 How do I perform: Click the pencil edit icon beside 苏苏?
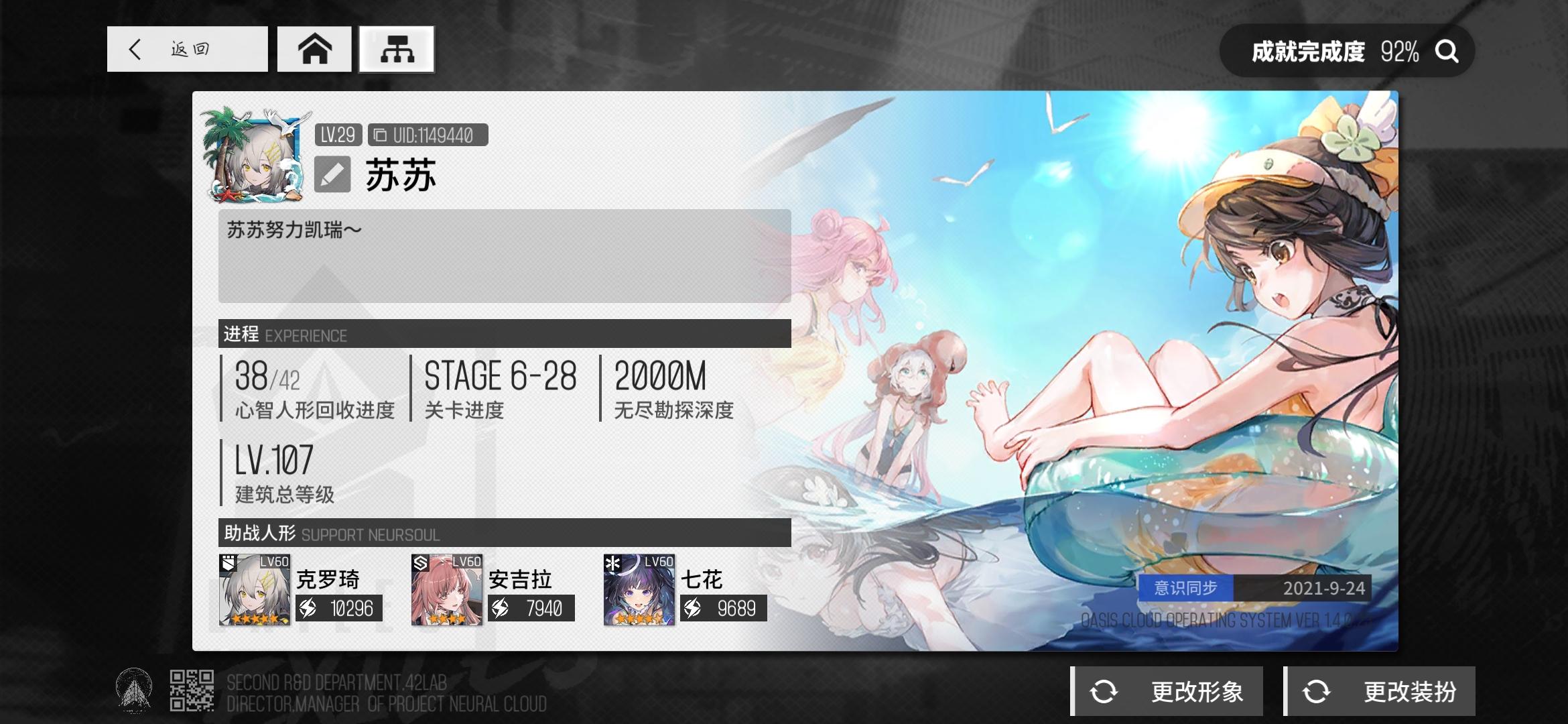click(x=333, y=173)
